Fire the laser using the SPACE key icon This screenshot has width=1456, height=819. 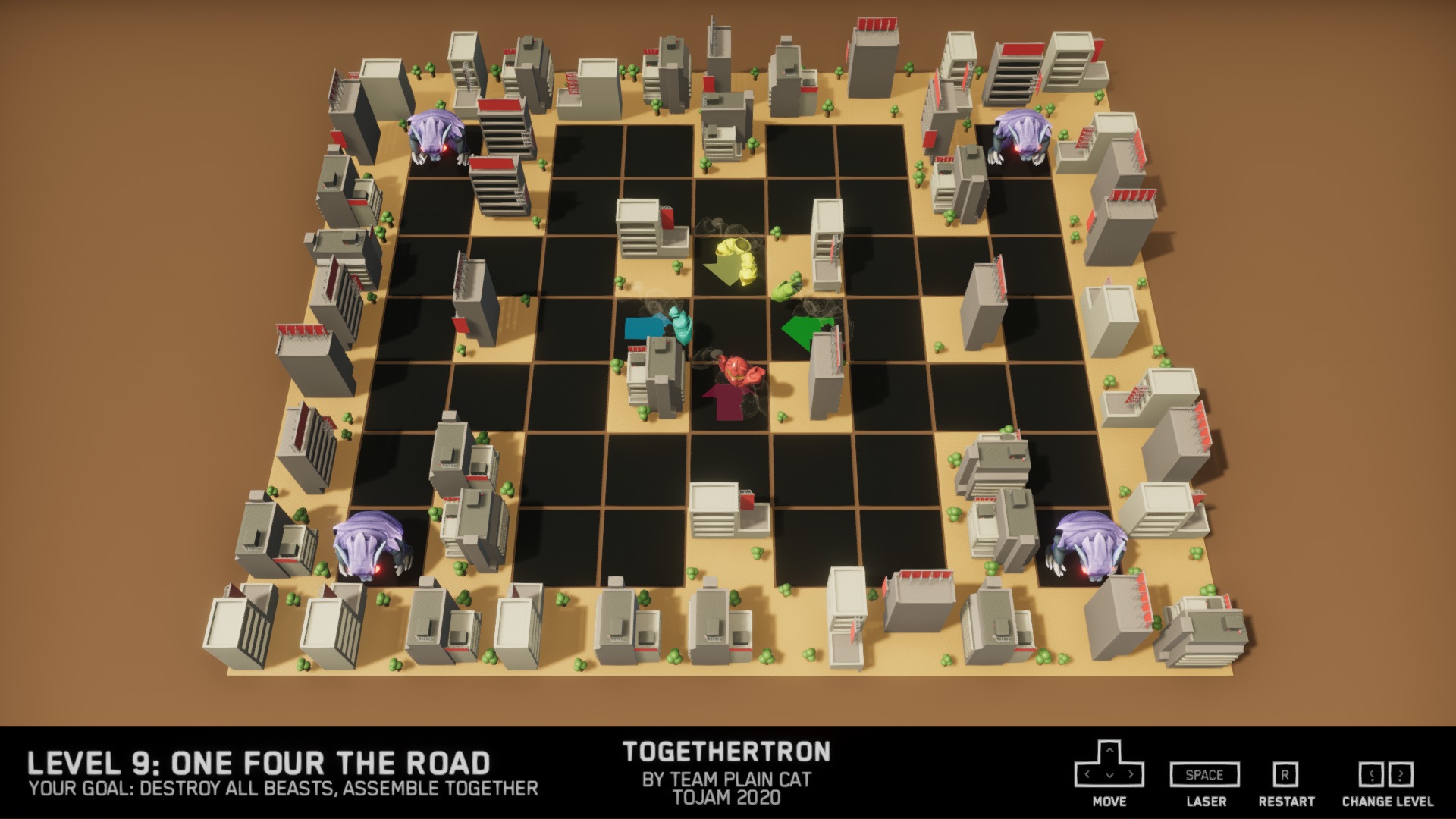click(x=1203, y=775)
